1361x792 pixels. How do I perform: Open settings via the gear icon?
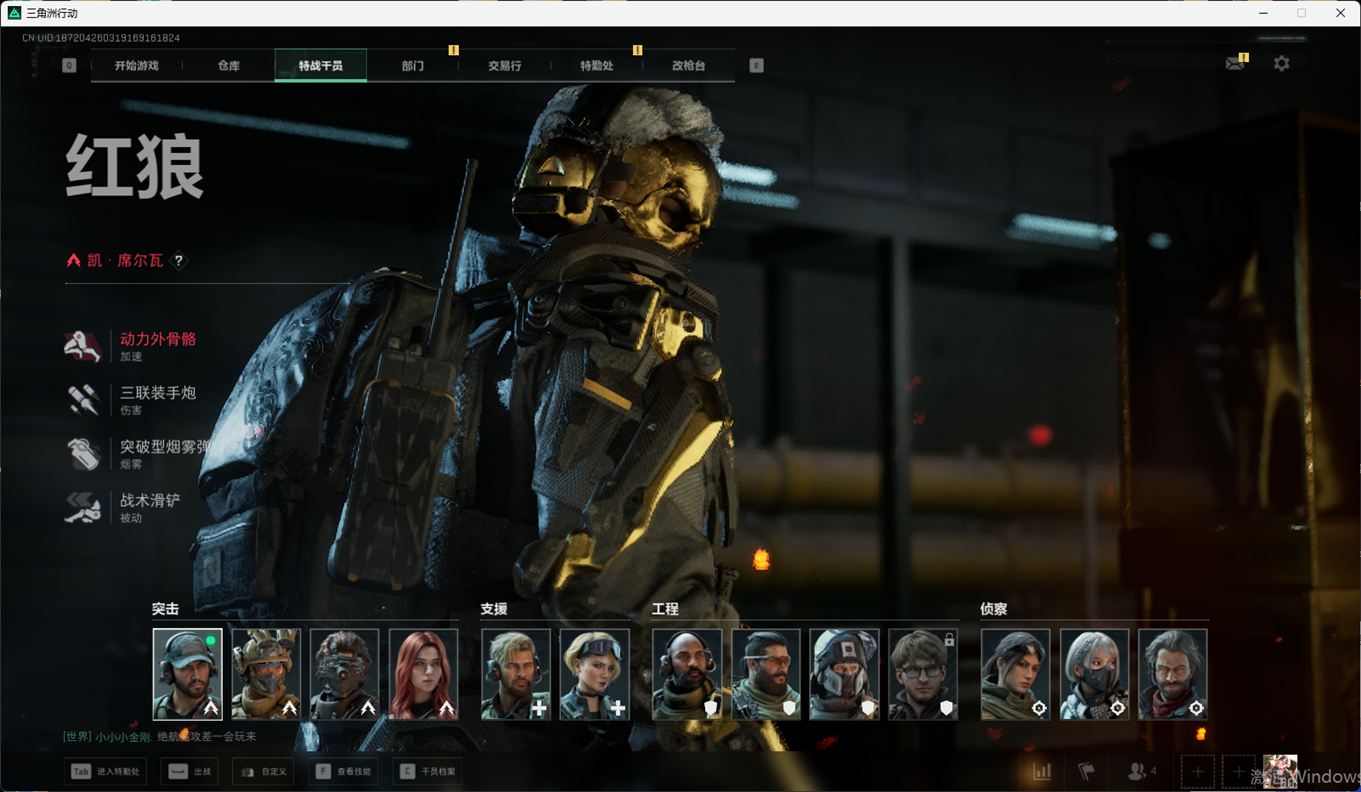(1281, 63)
